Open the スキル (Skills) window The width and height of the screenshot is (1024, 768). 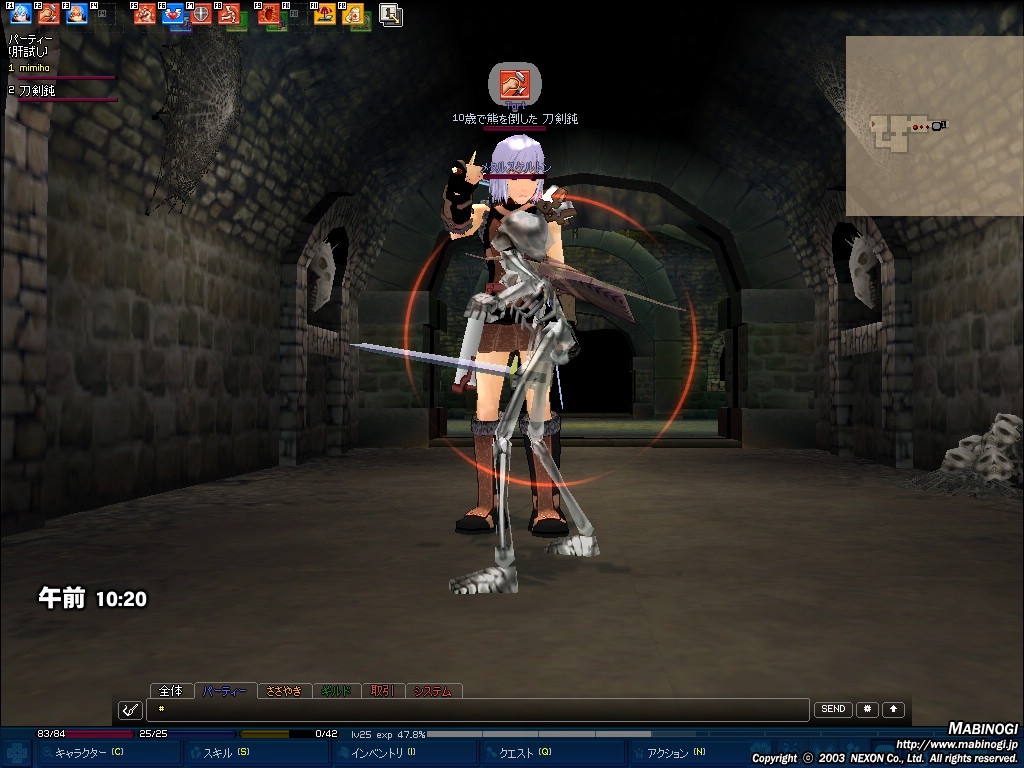[x=226, y=752]
